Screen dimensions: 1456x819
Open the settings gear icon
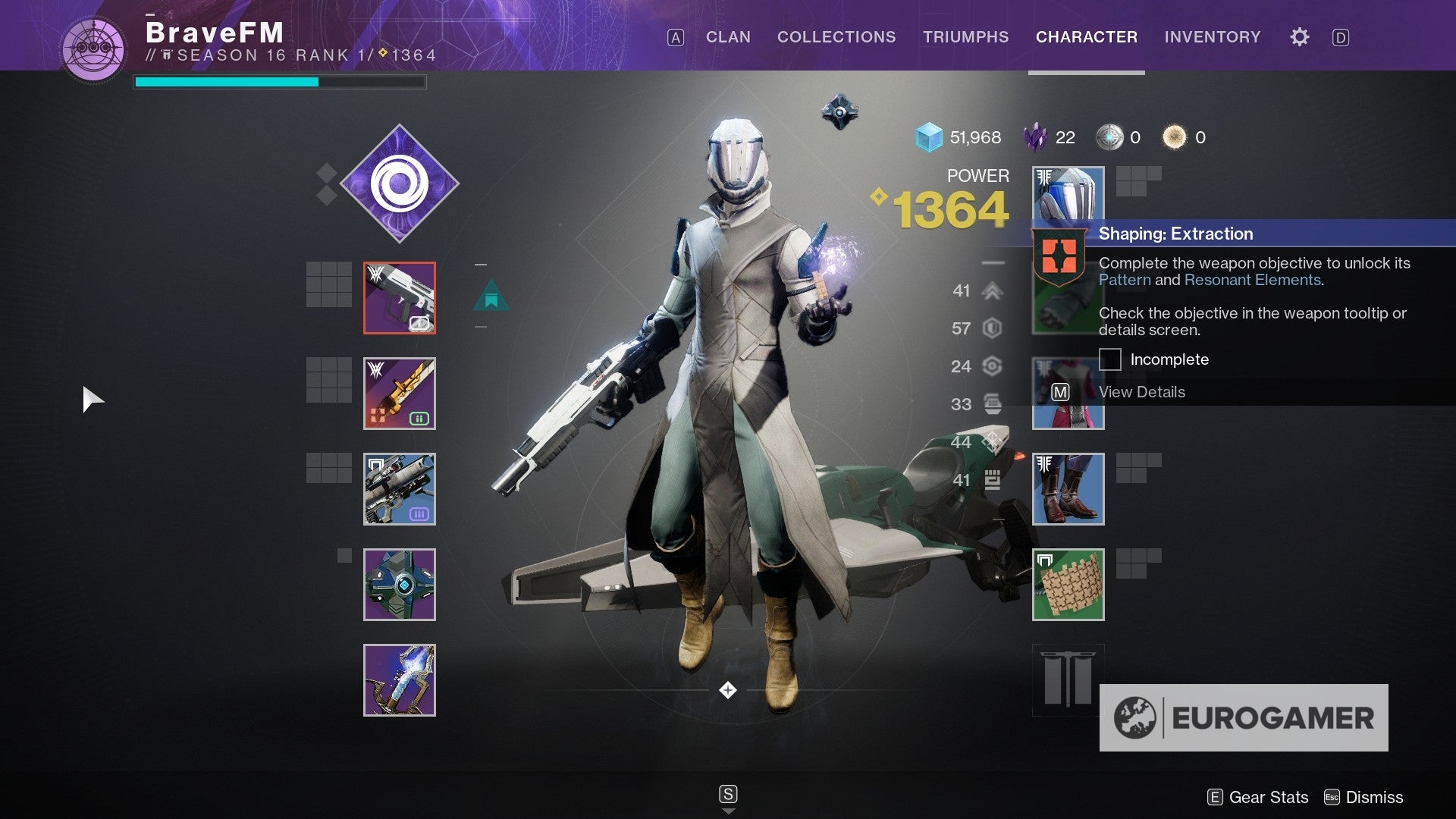coord(1298,36)
